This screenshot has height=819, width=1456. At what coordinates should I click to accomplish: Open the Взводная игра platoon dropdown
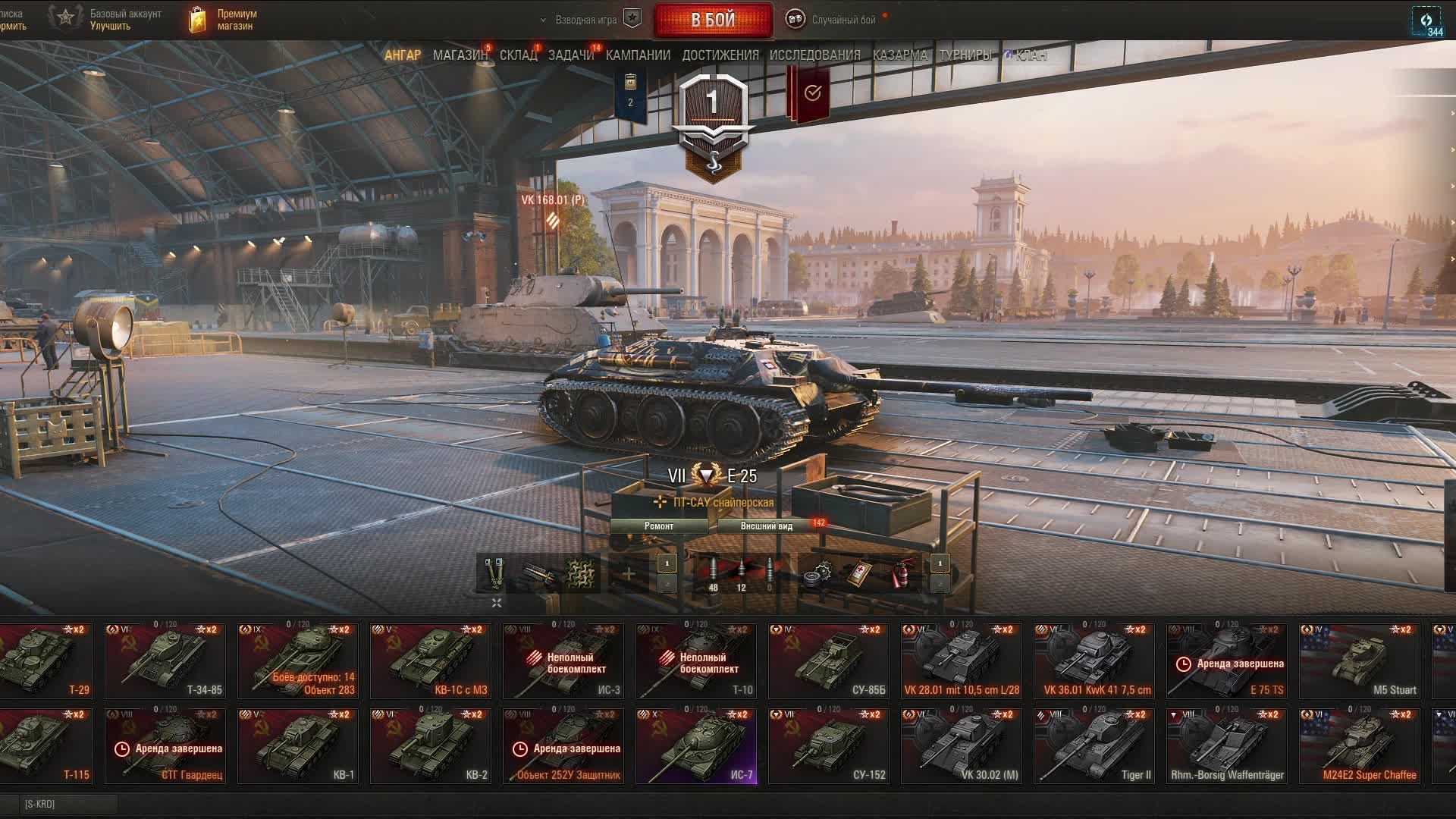tap(585, 20)
